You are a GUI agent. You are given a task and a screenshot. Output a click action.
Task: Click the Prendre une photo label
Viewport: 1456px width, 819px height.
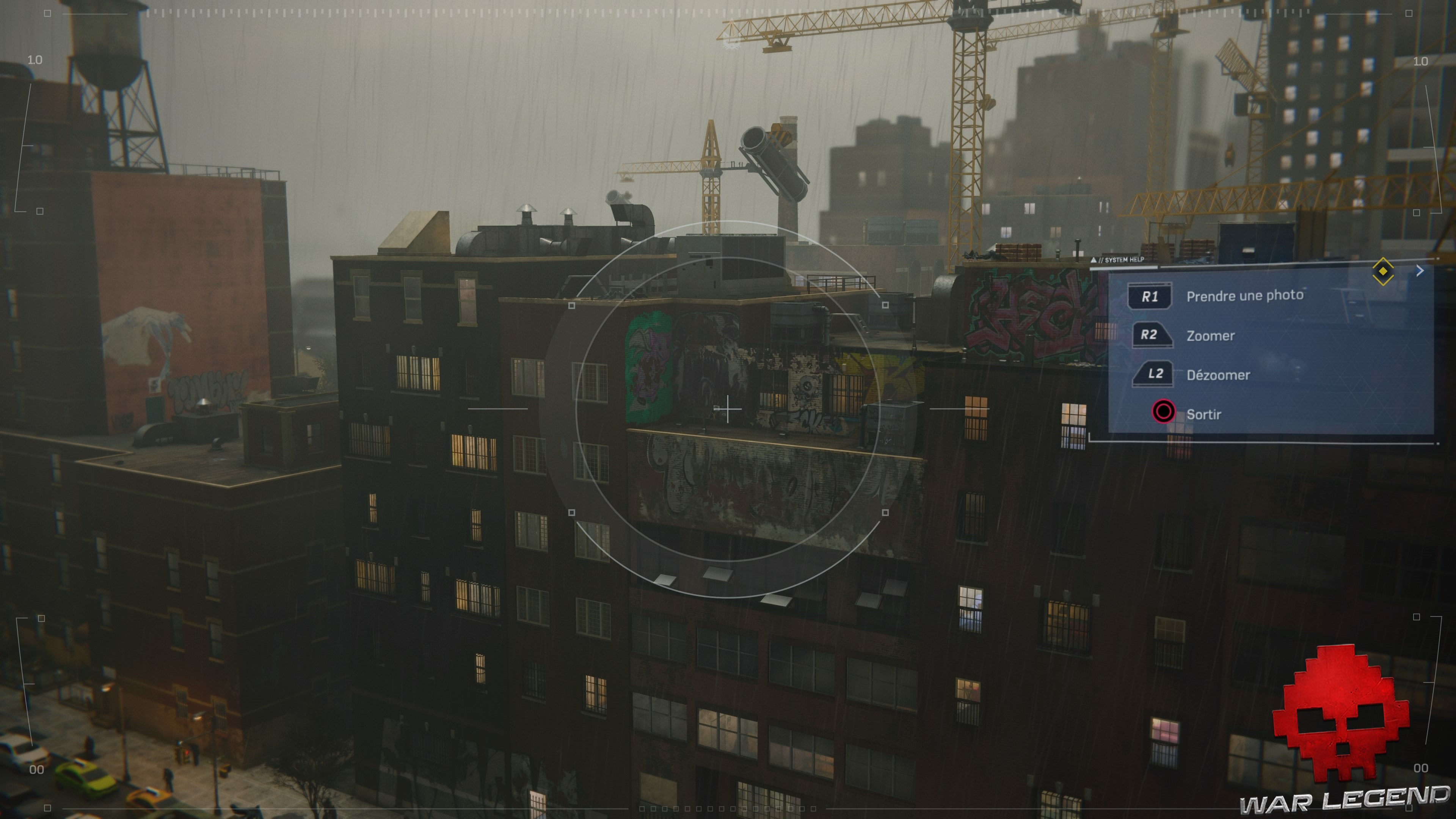[x=1246, y=296]
